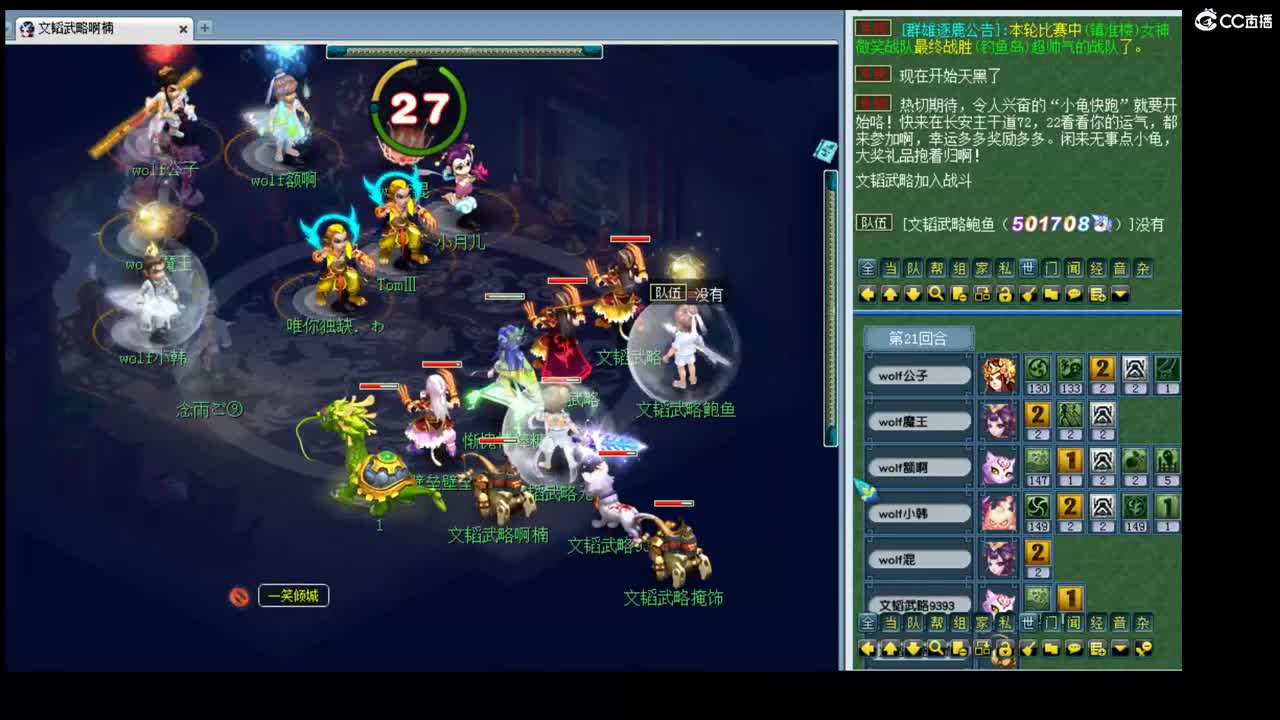This screenshot has width=1280, height=720.
Task: Click the brush cleanup icon in chat toolbar
Action: [x=1028, y=293]
